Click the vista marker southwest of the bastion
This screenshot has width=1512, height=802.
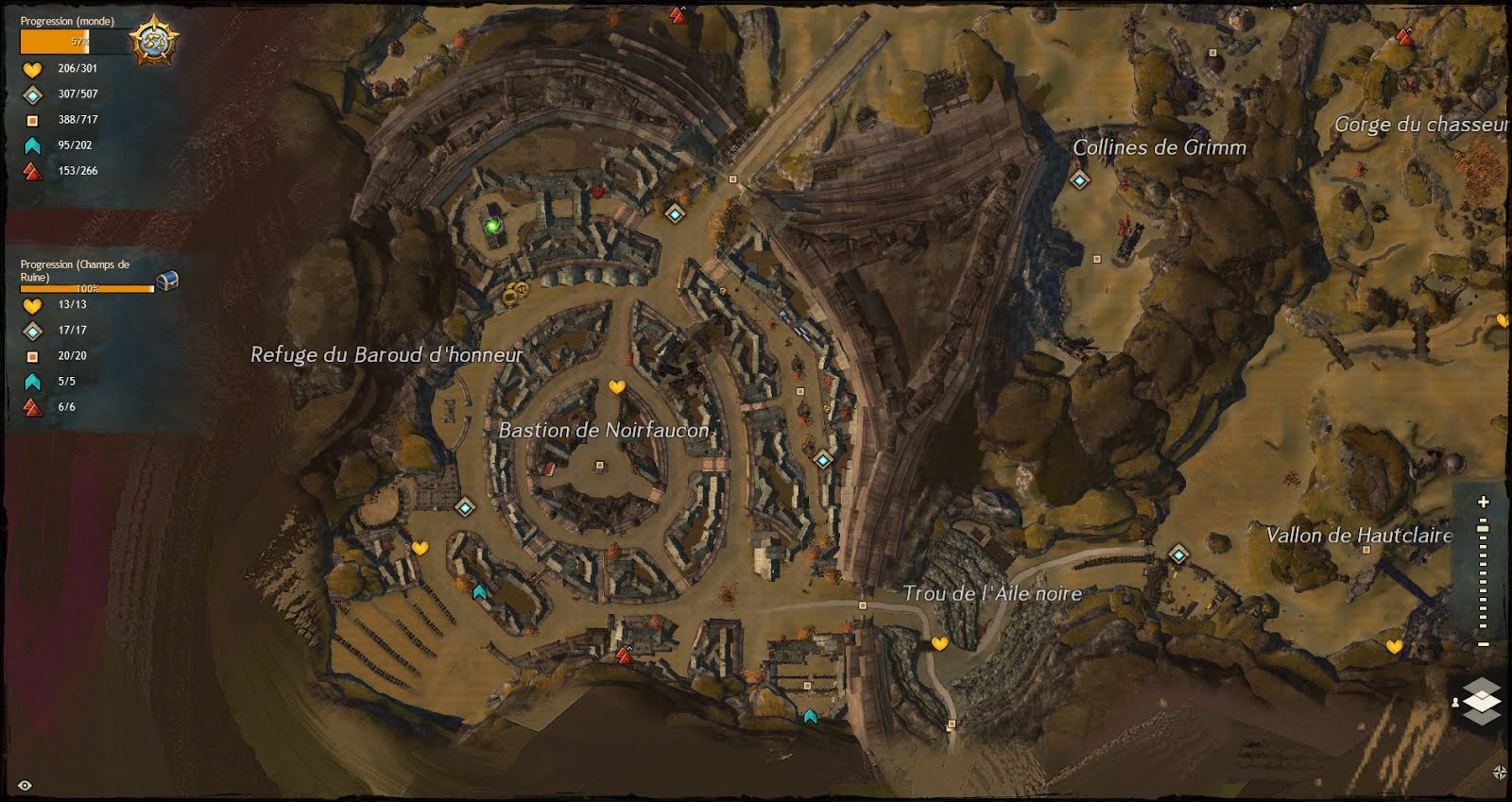tap(624, 657)
